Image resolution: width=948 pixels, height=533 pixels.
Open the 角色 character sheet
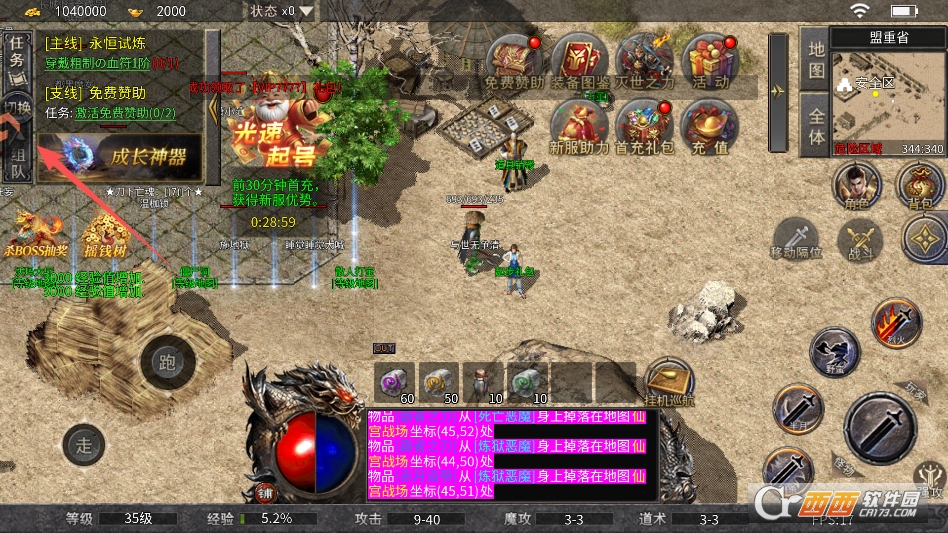click(855, 185)
